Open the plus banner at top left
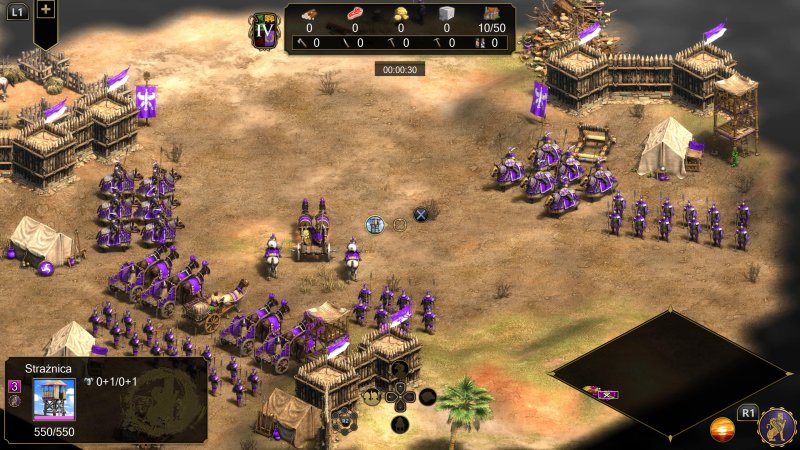This screenshot has height=450, width=800. [47, 10]
